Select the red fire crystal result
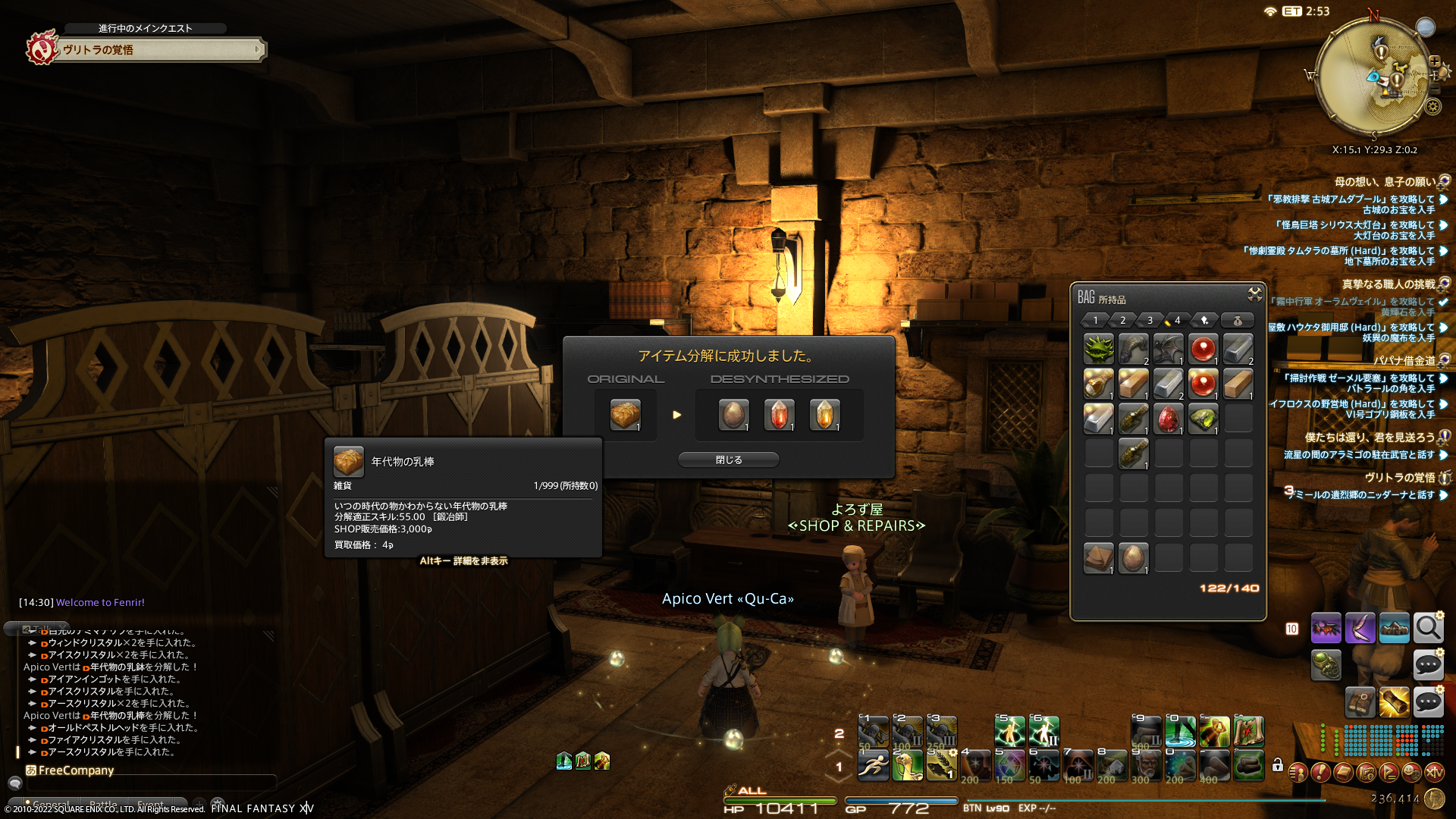This screenshot has width=1456, height=819. [779, 415]
